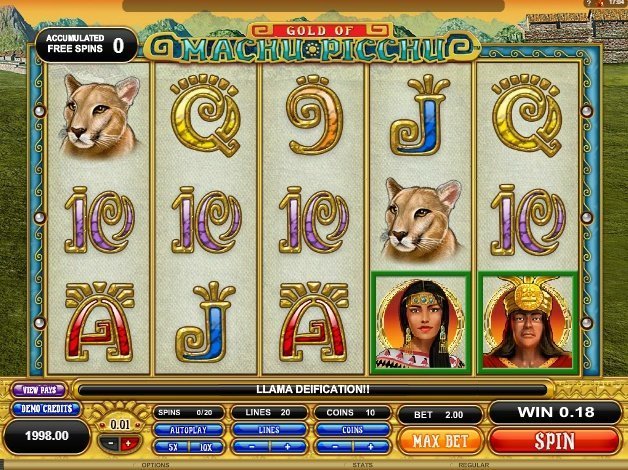
Task: Start Autoplay spins
Action: pyautogui.click(x=188, y=429)
